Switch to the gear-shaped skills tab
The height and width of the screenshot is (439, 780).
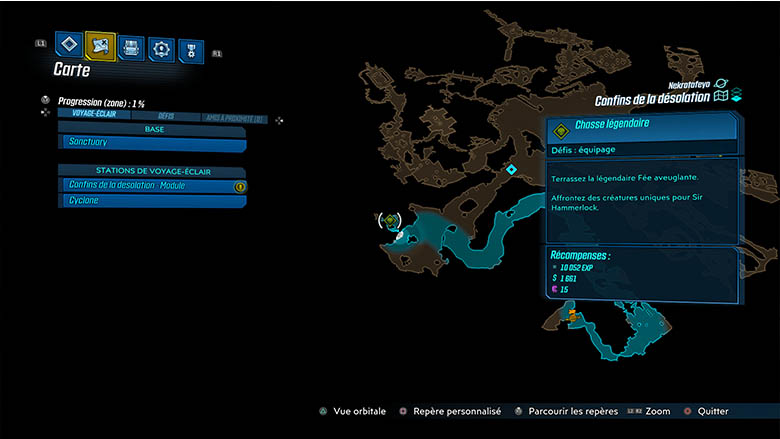click(x=161, y=48)
